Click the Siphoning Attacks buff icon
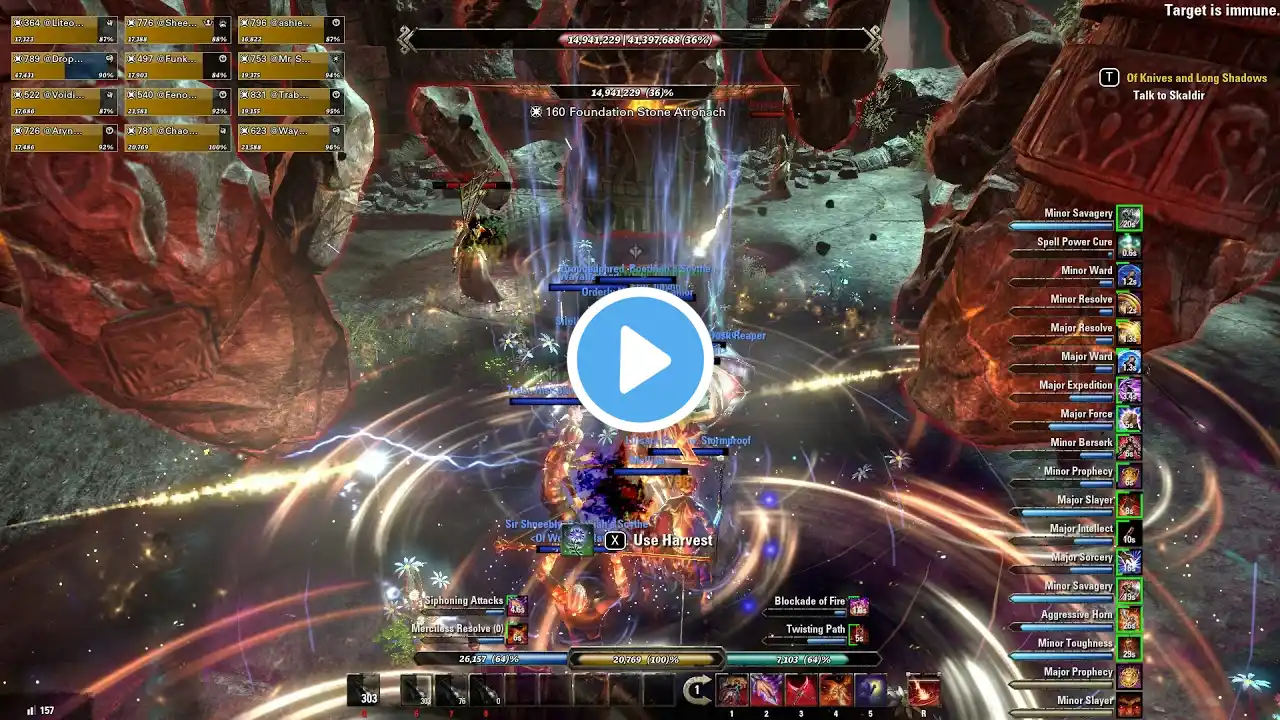Image resolution: width=1280 pixels, height=720 pixels. [517, 605]
